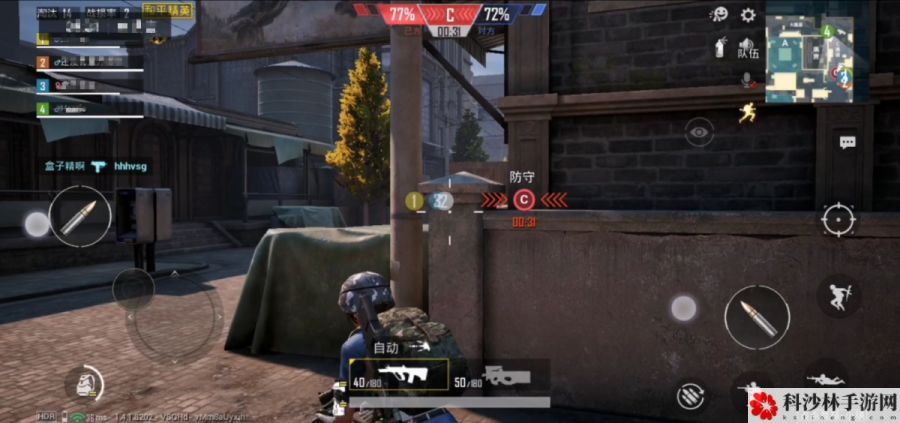900x423 pixels.
Task: Open the settings gear icon
Action: [748, 14]
